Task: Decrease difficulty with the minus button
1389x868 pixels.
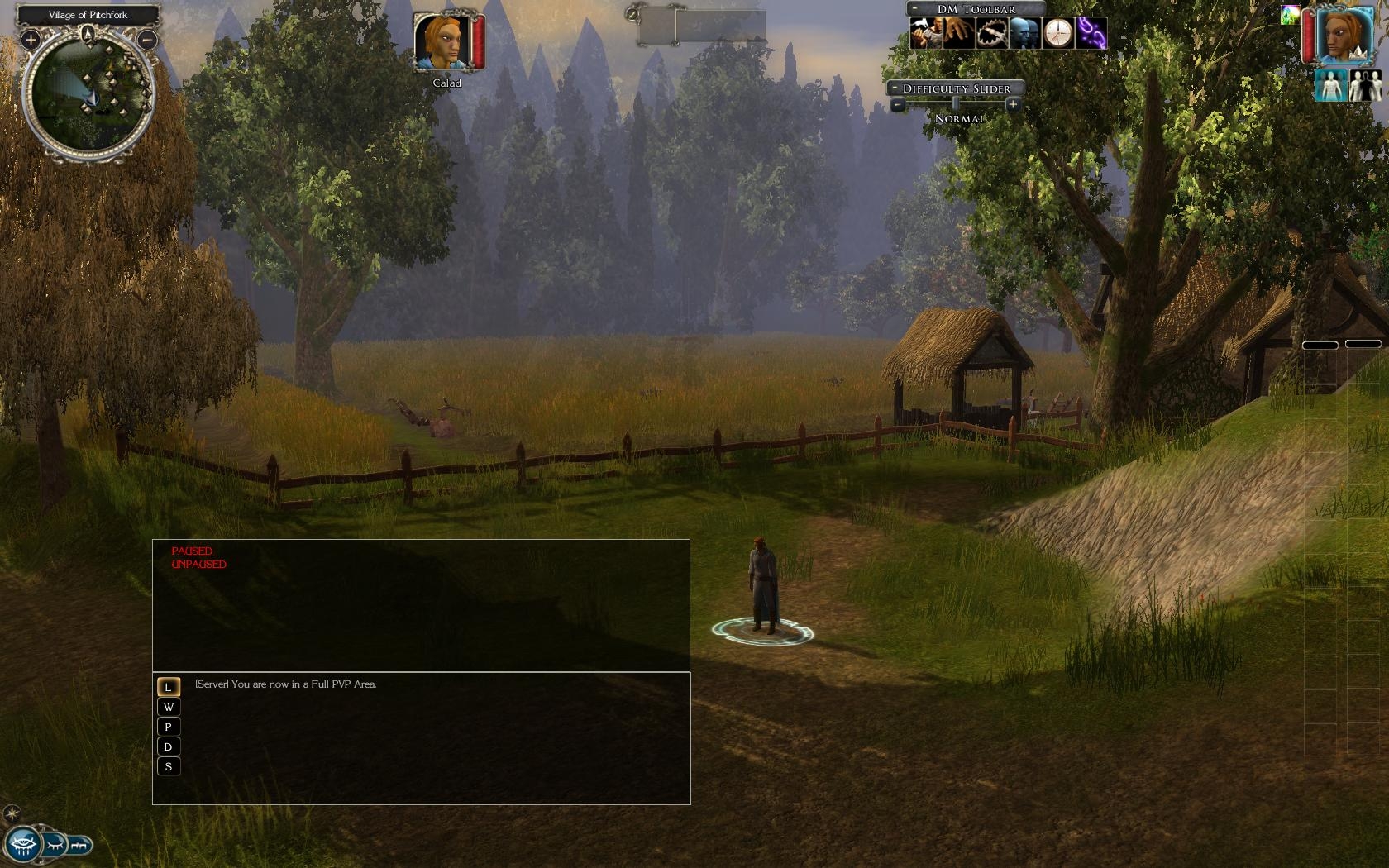Action: [898, 105]
